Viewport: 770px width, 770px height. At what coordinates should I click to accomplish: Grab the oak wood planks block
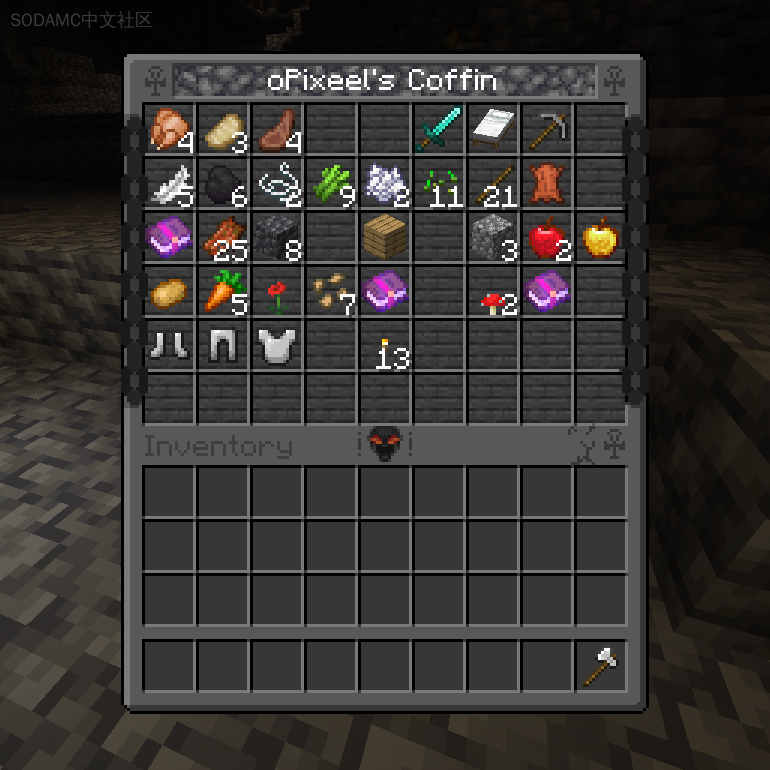pos(385,237)
